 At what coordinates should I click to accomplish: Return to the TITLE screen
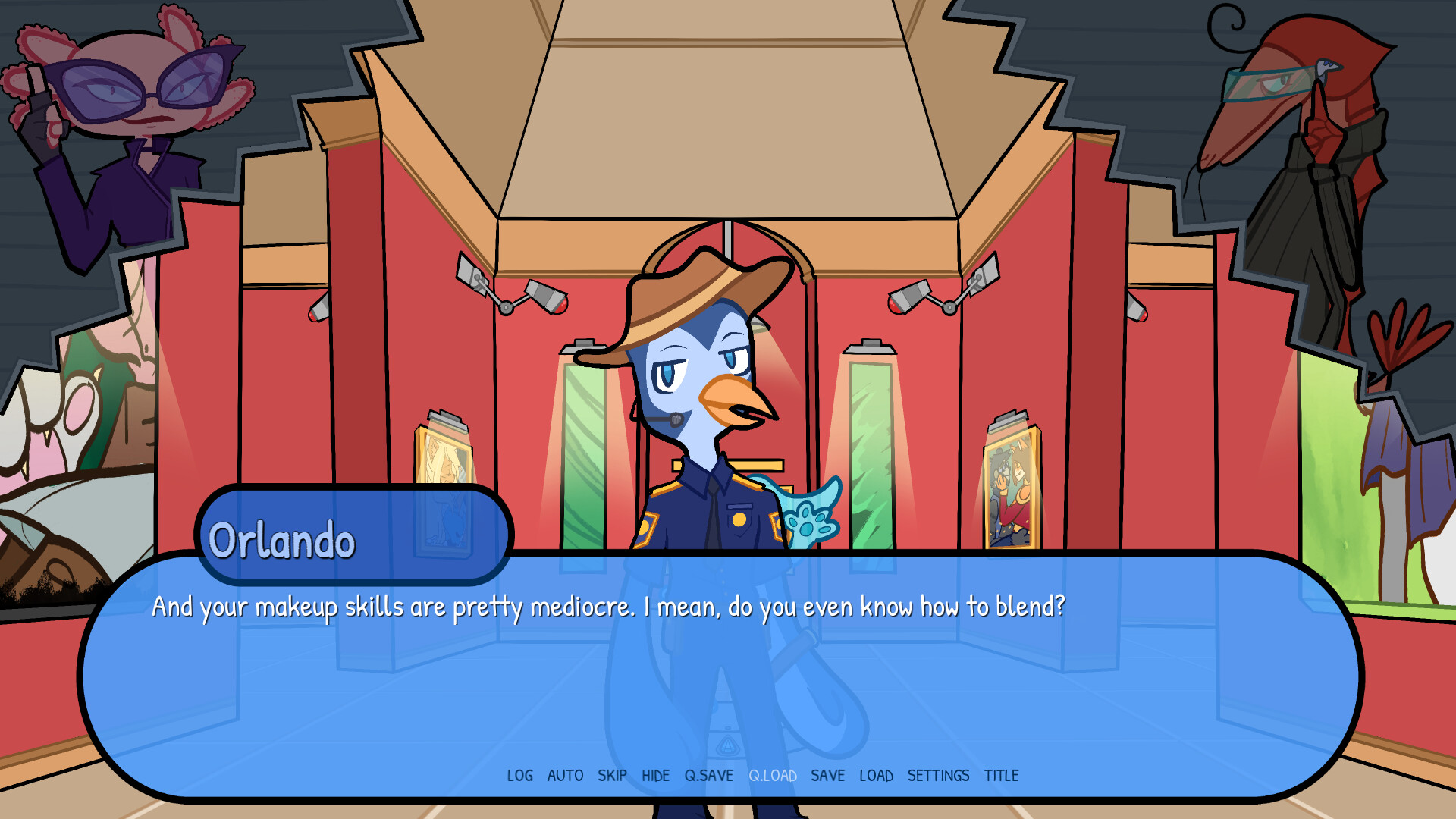click(1003, 776)
